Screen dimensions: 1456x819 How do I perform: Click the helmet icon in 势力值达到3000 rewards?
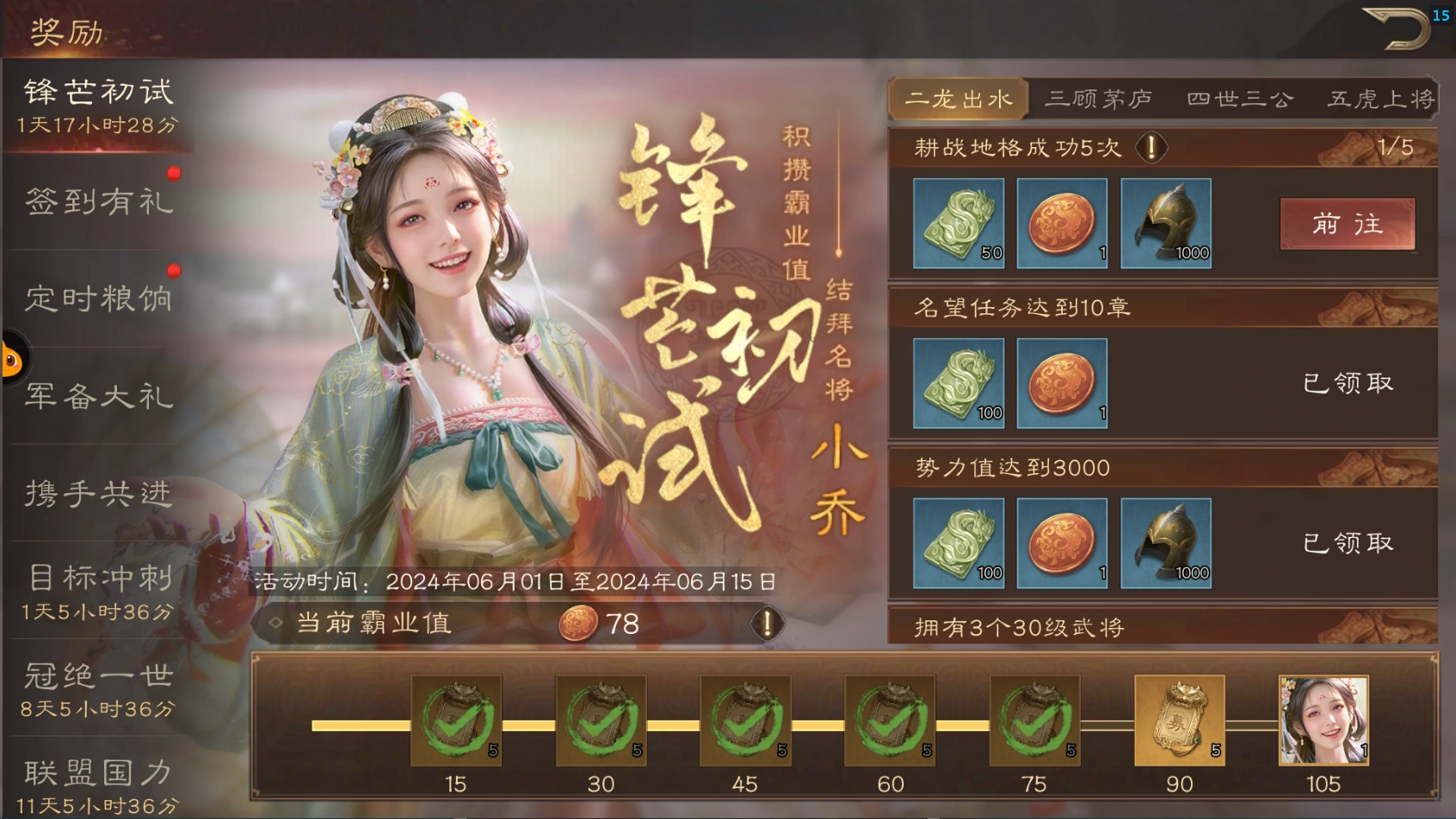tap(1167, 544)
